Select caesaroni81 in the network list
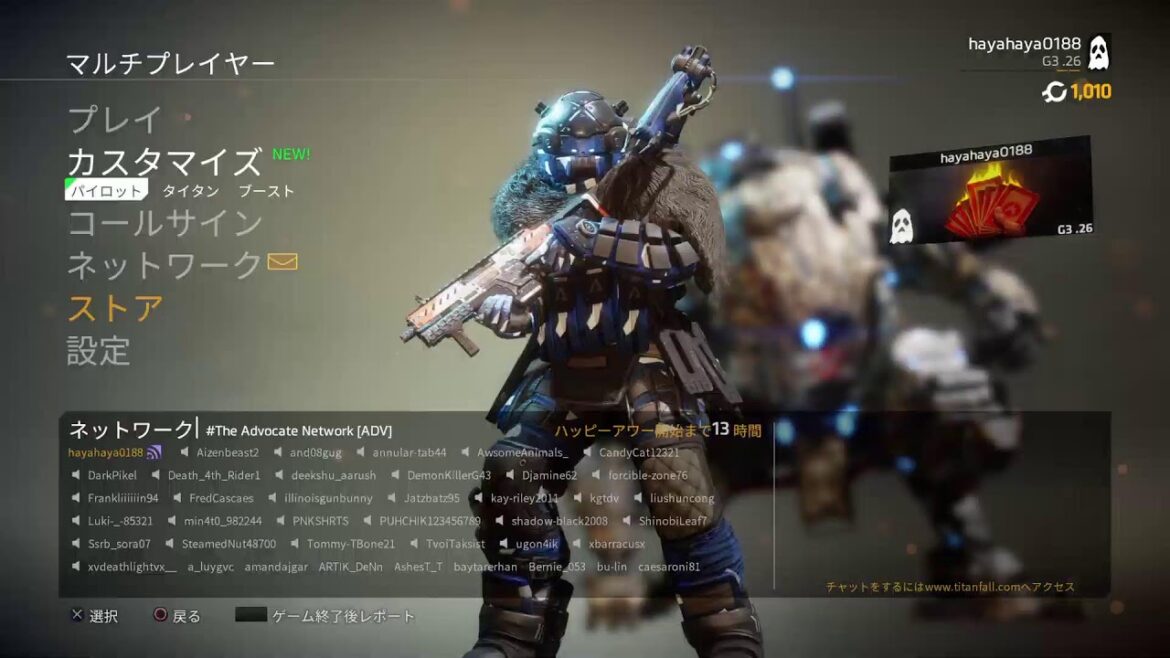This screenshot has width=1170, height=658. (x=668, y=567)
